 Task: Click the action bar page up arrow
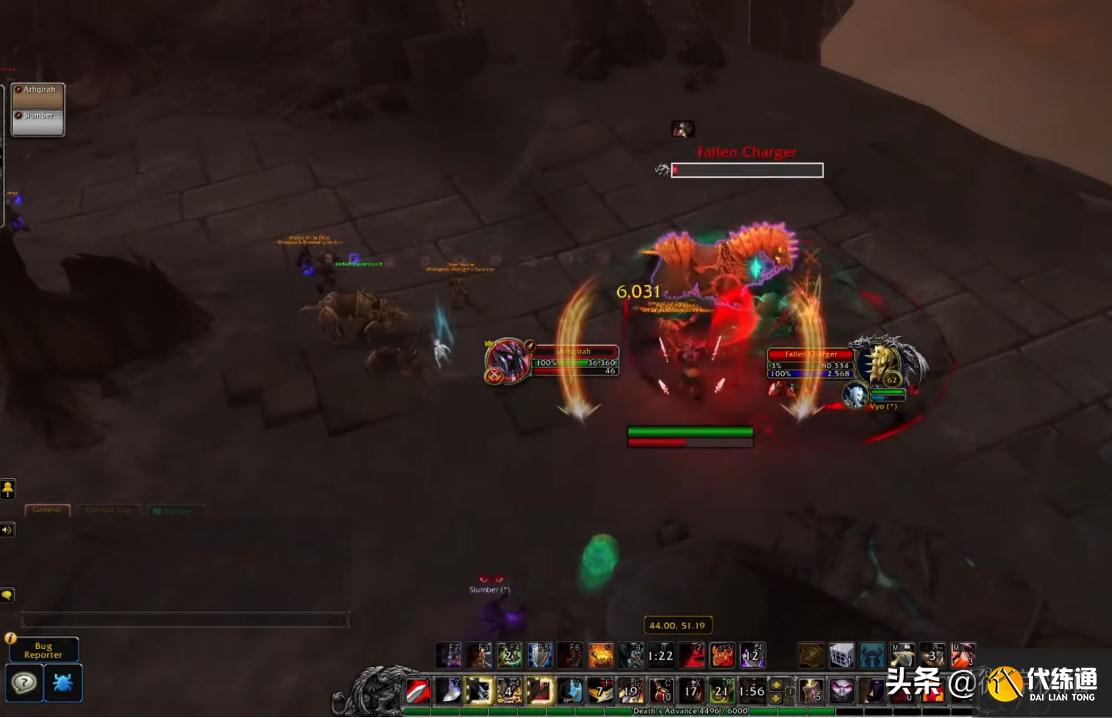click(775, 685)
